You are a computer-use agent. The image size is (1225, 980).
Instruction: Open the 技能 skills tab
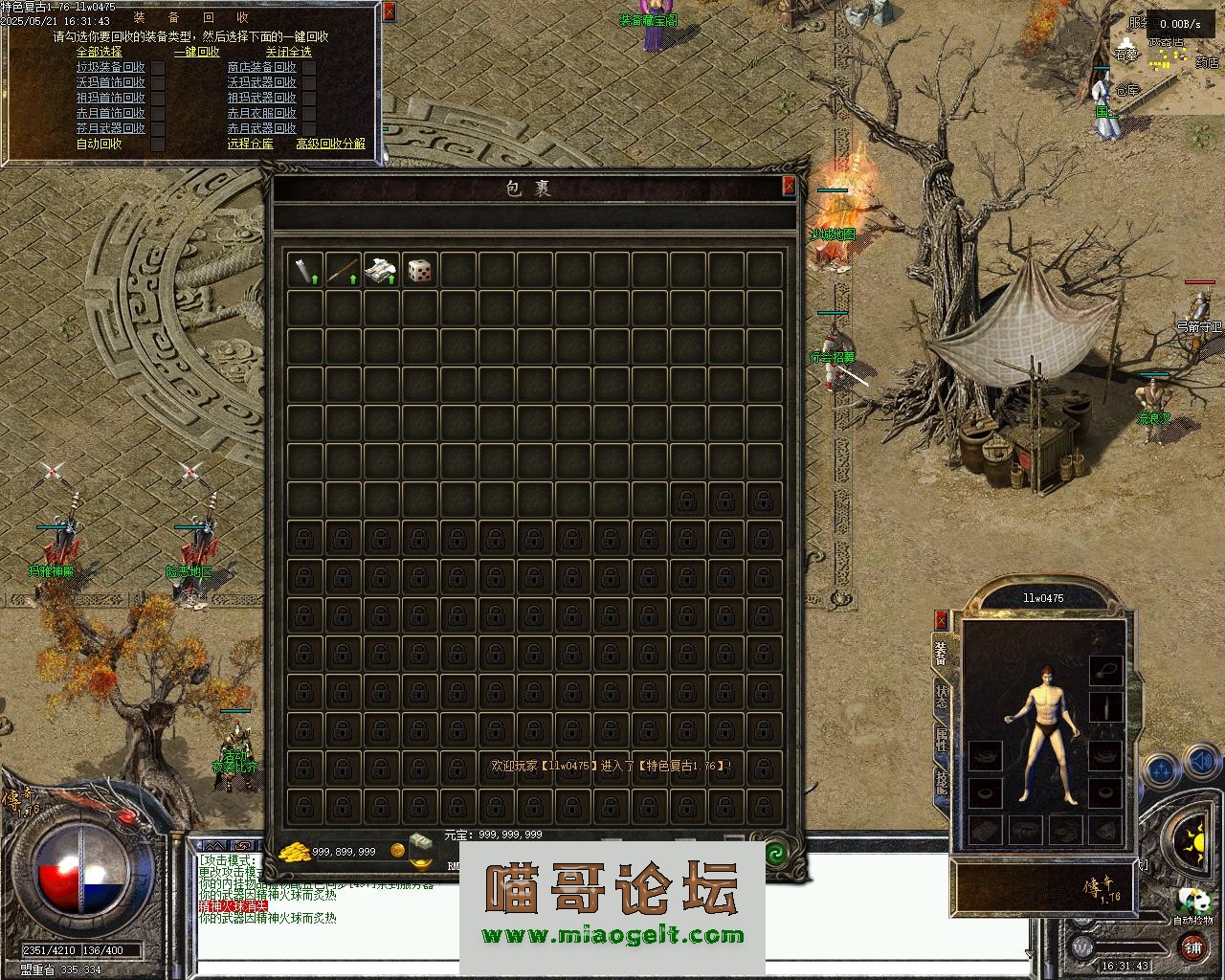click(942, 783)
